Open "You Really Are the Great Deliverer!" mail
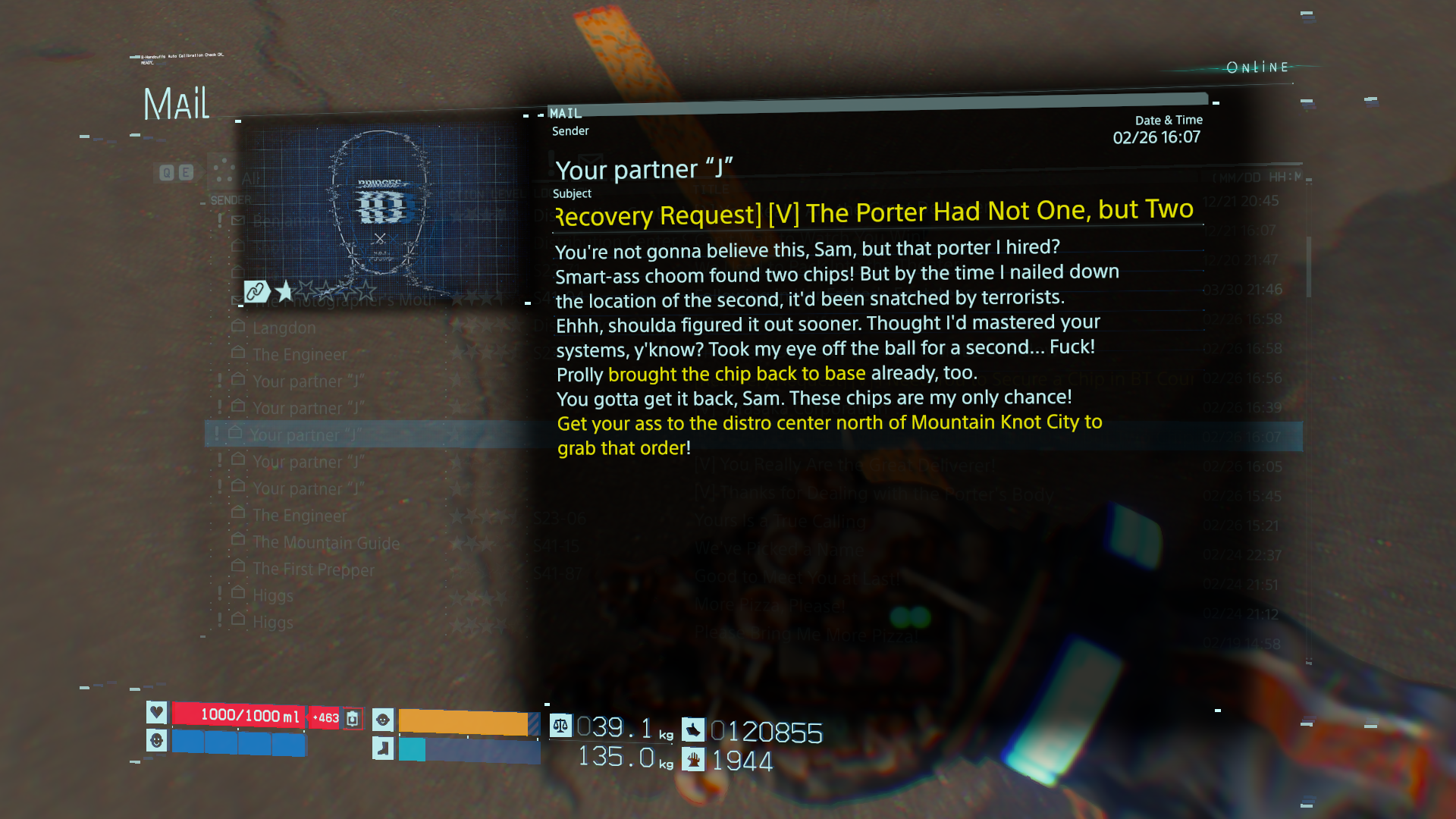This screenshot has height=819, width=1456. [308, 462]
